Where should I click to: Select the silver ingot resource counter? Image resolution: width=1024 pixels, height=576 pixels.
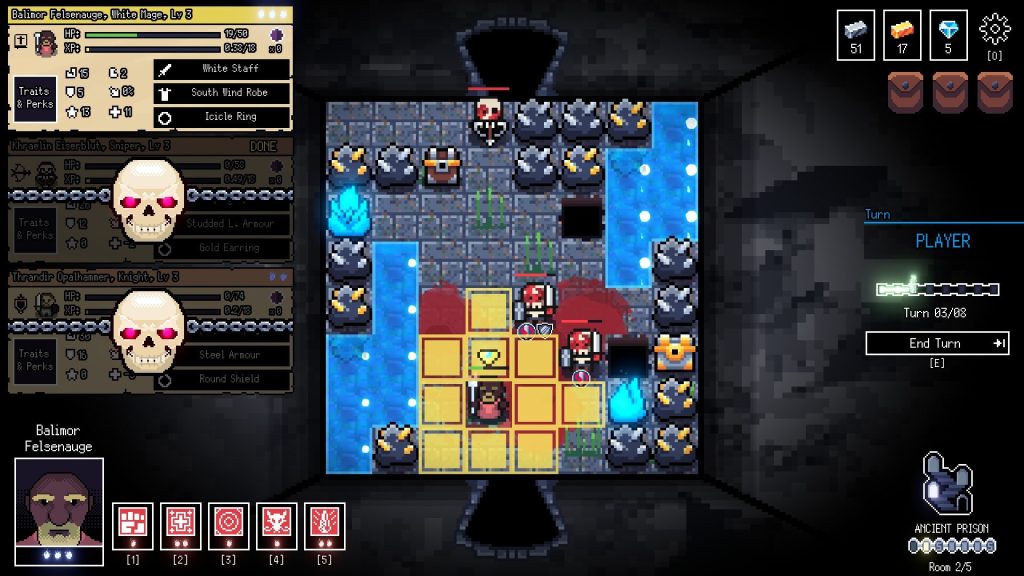point(856,35)
